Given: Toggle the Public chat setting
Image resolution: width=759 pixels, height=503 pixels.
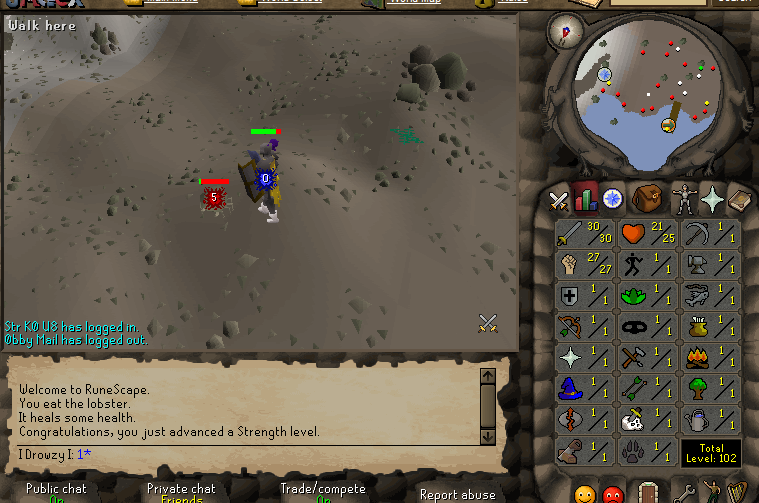Looking at the screenshot, I should [x=56, y=492].
